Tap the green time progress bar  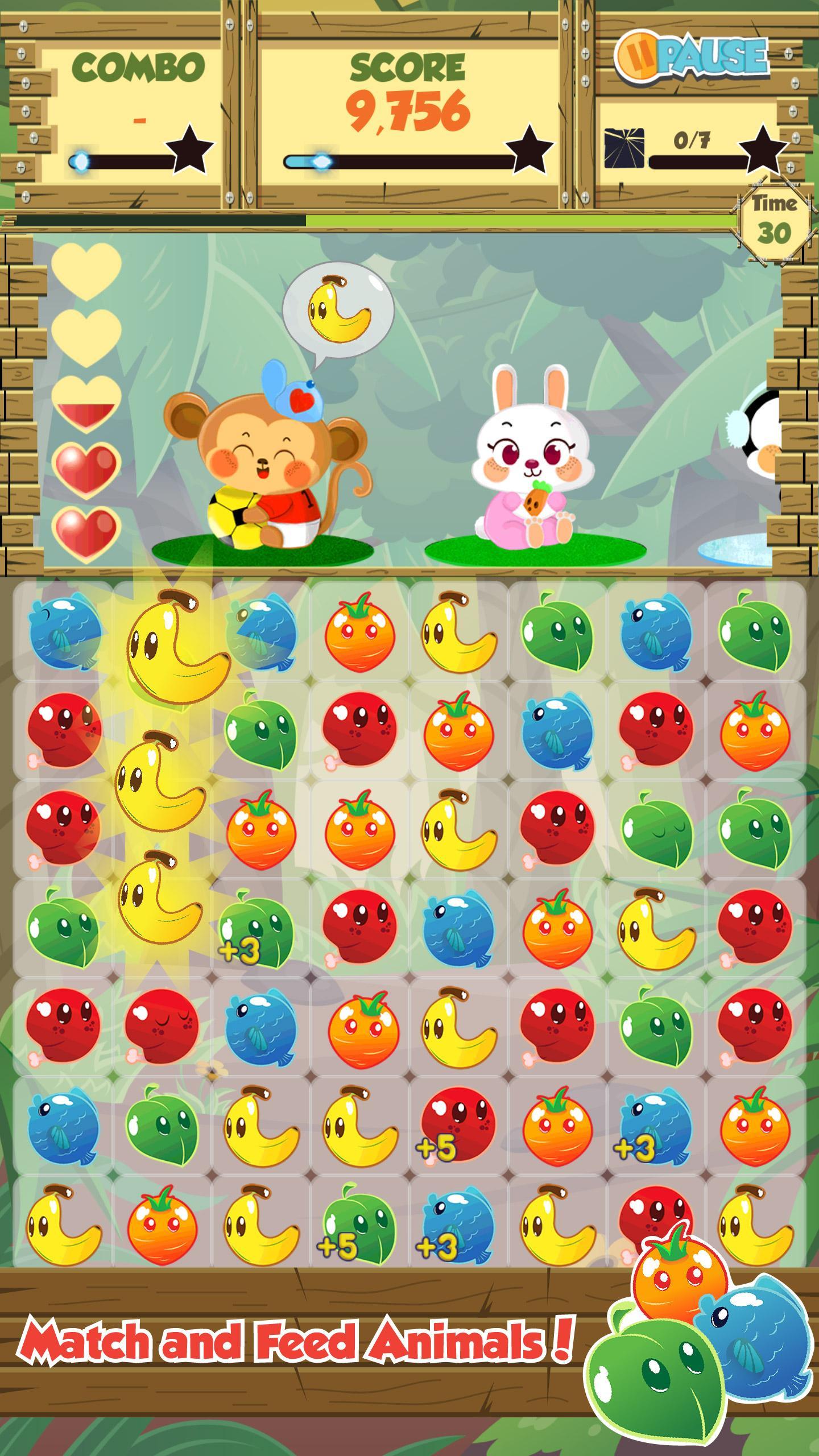pyautogui.click(x=512, y=219)
